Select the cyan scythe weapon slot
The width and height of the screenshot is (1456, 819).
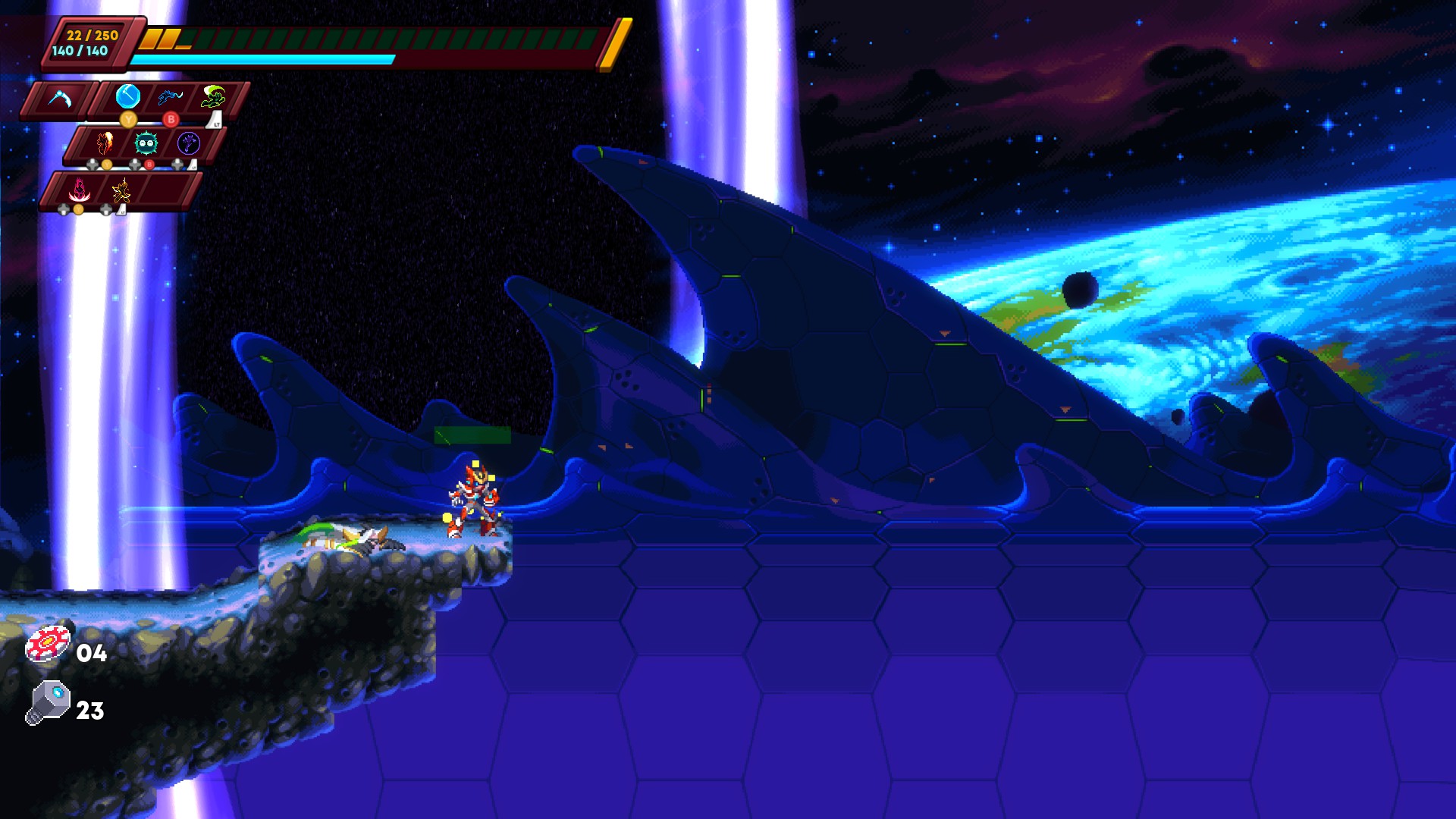click(59, 99)
